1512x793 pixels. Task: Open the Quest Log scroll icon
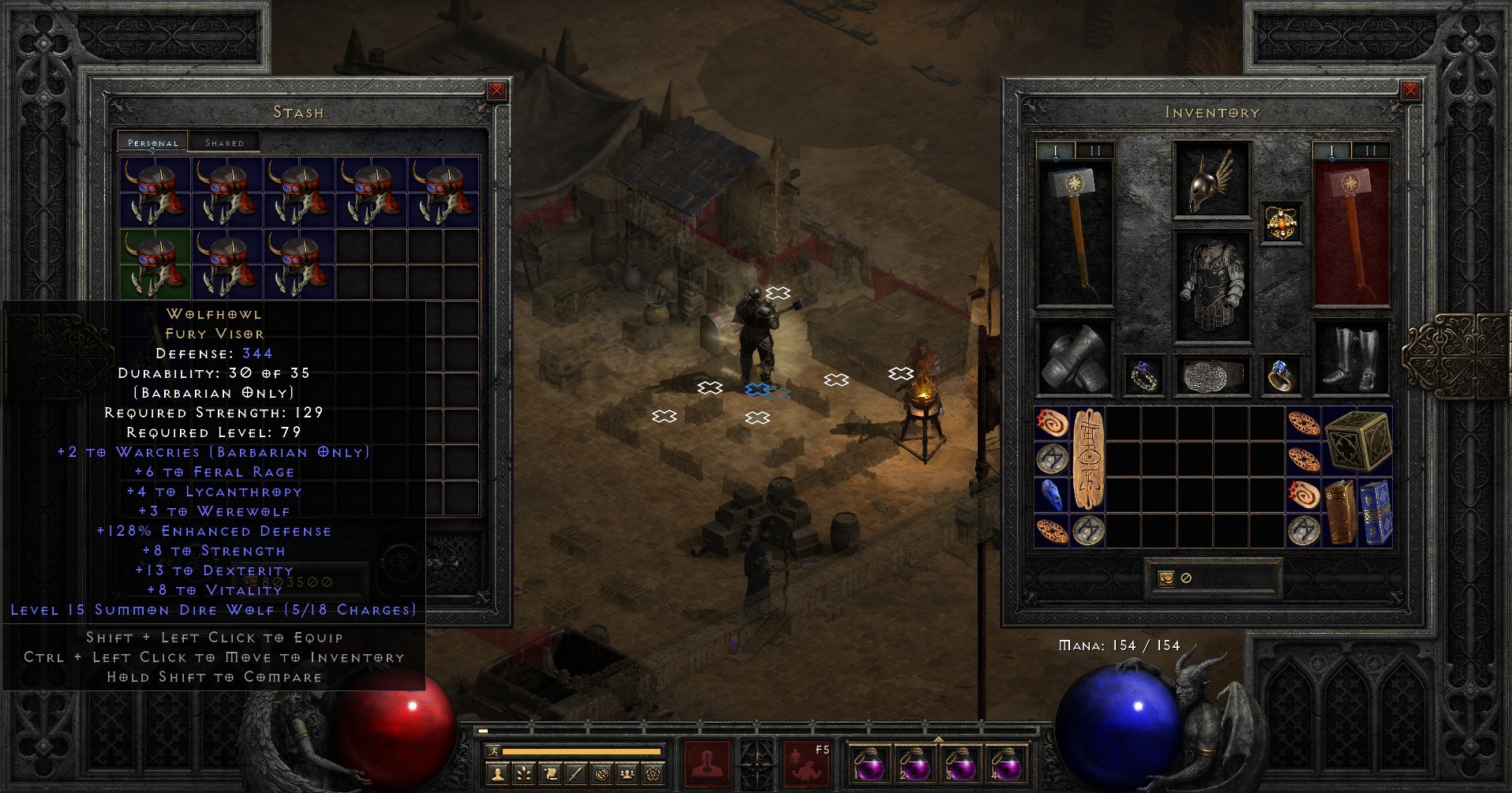552,776
